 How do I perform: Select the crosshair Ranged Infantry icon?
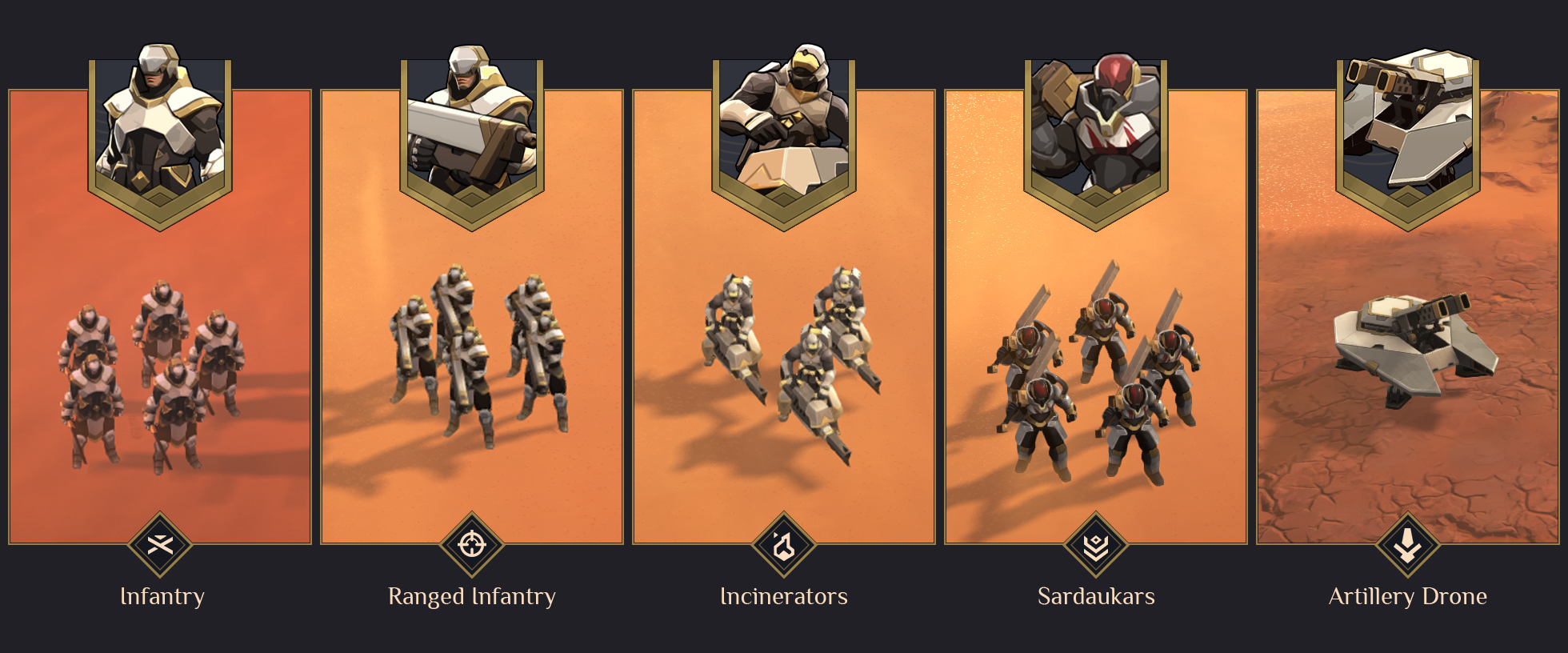pos(472,547)
